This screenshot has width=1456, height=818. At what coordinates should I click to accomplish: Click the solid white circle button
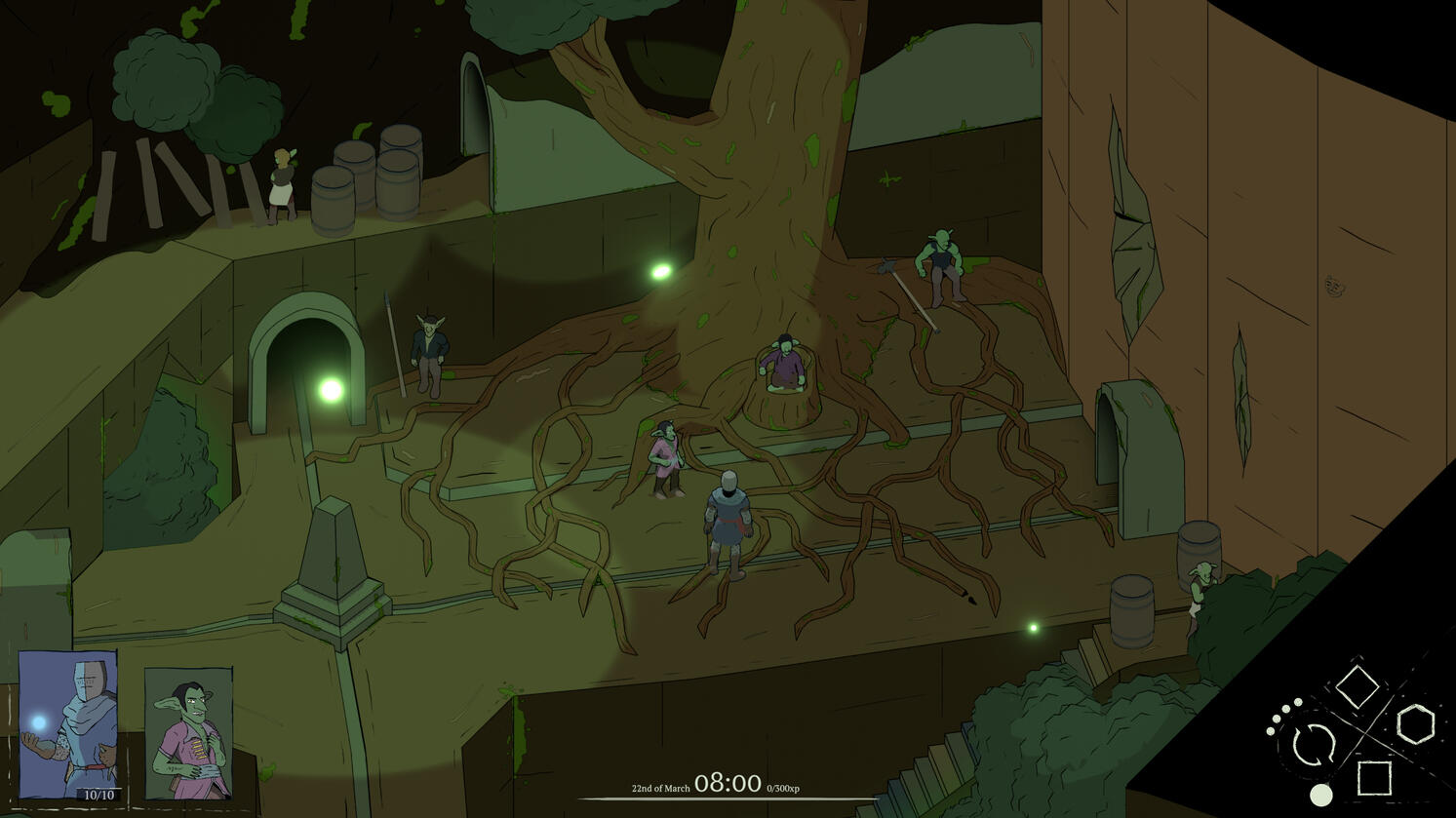point(1320,795)
